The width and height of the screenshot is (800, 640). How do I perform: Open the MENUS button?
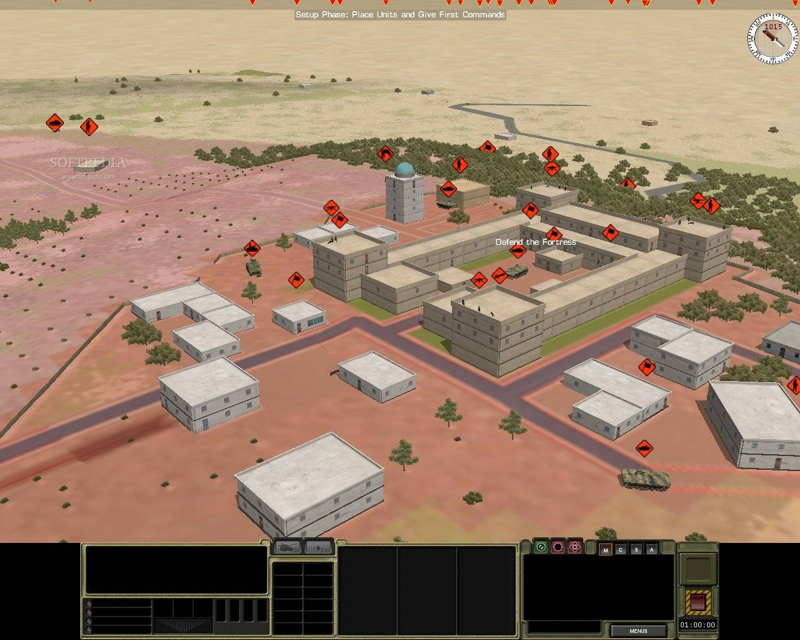[x=639, y=631]
